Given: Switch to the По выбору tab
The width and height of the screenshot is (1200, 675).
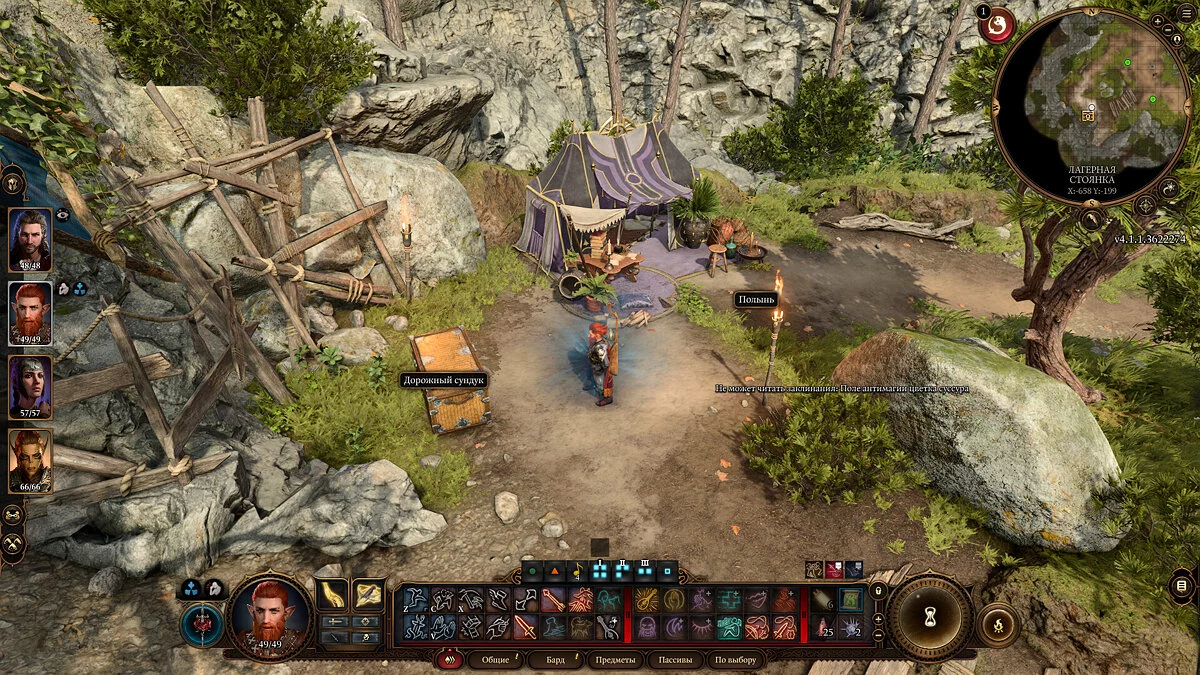Looking at the screenshot, I should (x=735, y=660).
